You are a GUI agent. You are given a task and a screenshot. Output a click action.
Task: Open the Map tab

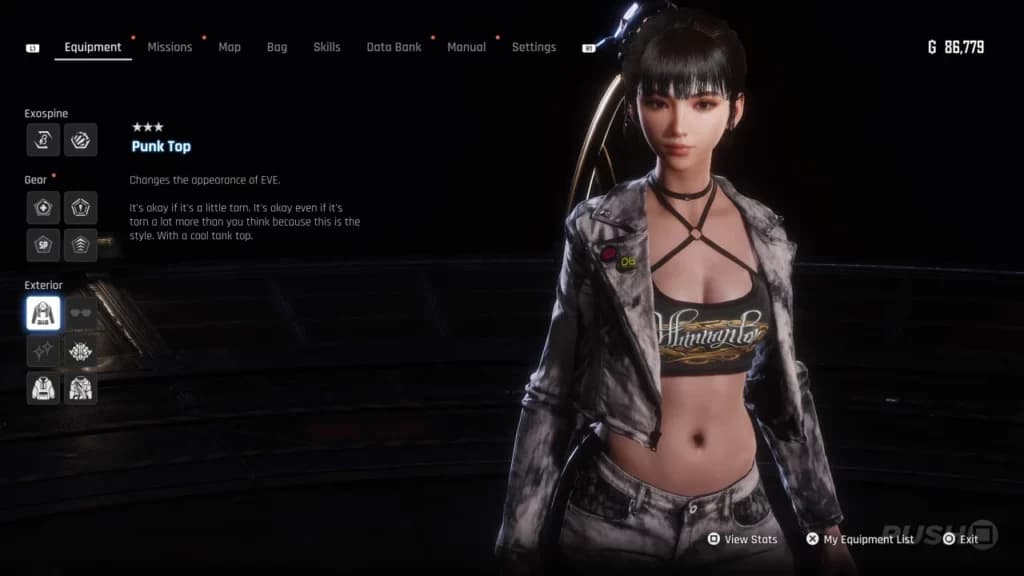coord(229,47)
